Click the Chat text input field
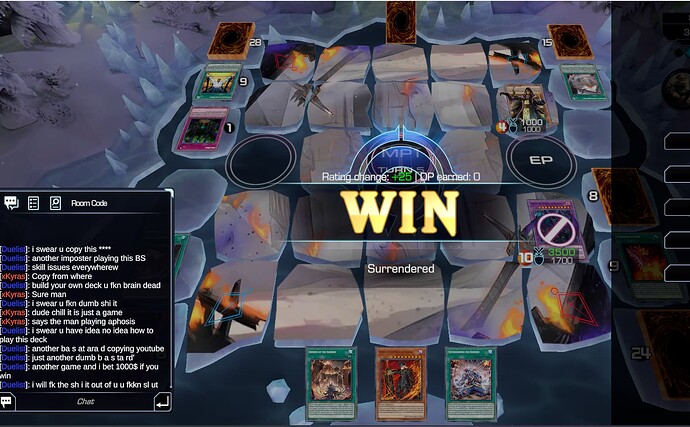The width and height of the screenshot is (690, 427). point(86,401)
